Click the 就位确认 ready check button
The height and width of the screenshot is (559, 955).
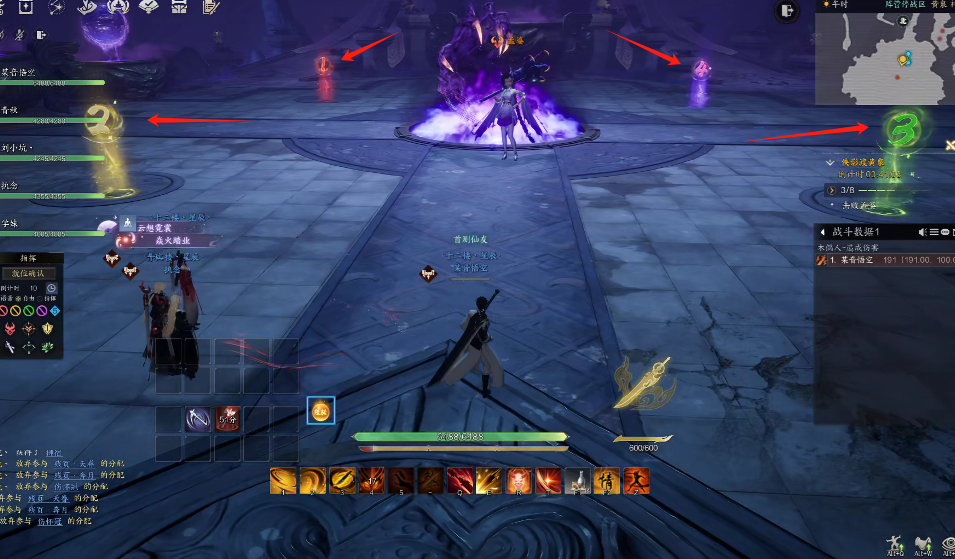coord(28,272)
